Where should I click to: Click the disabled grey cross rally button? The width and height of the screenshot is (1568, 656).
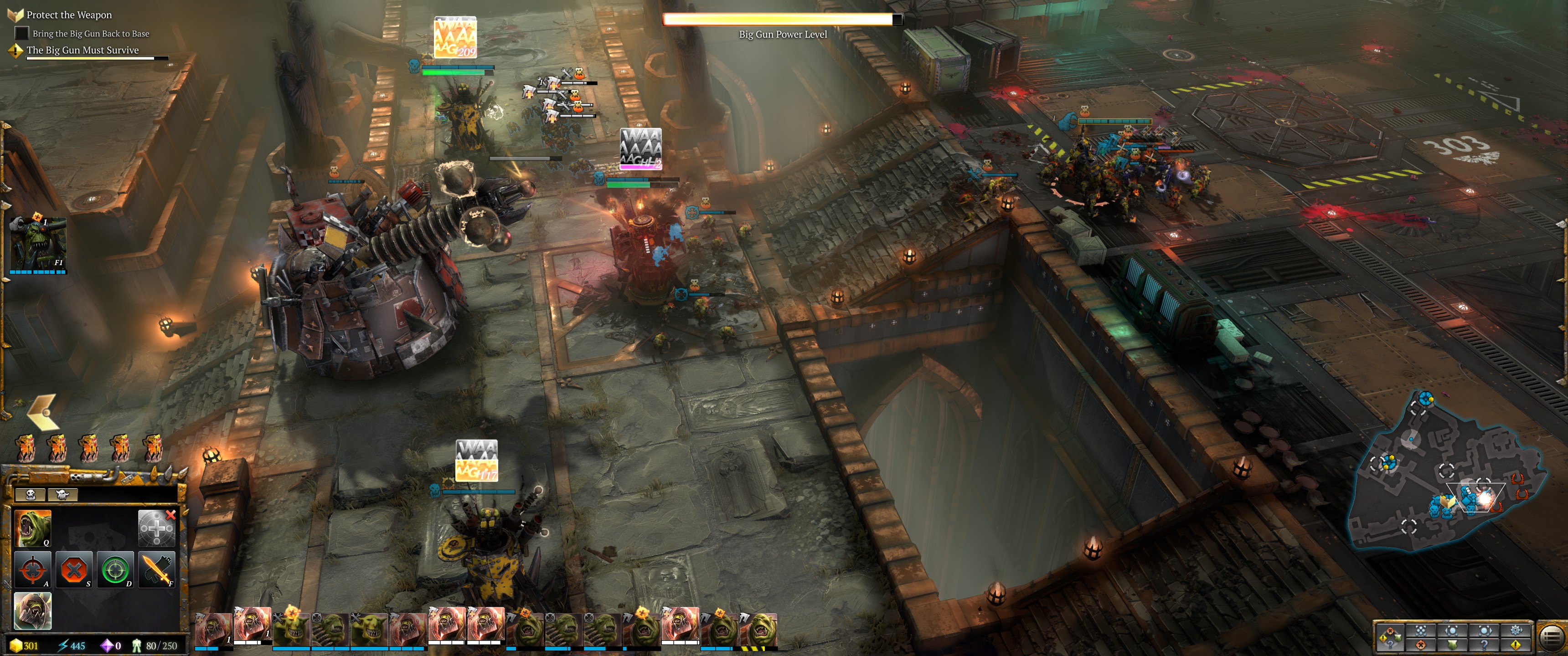156,528
